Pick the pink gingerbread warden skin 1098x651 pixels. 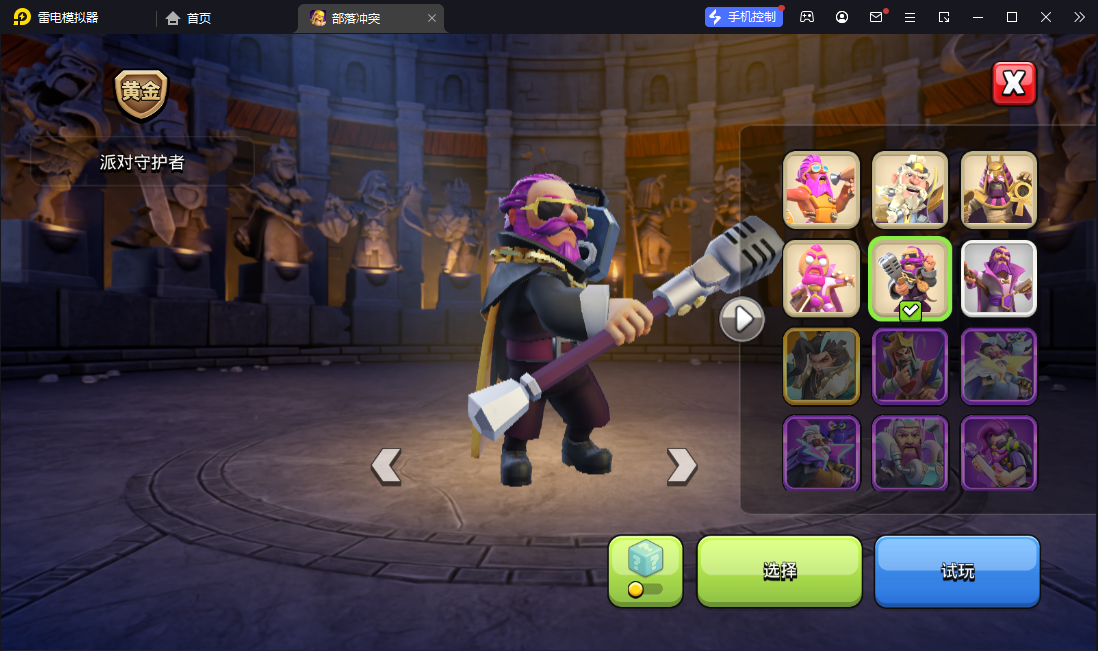(x=821, y=277)
